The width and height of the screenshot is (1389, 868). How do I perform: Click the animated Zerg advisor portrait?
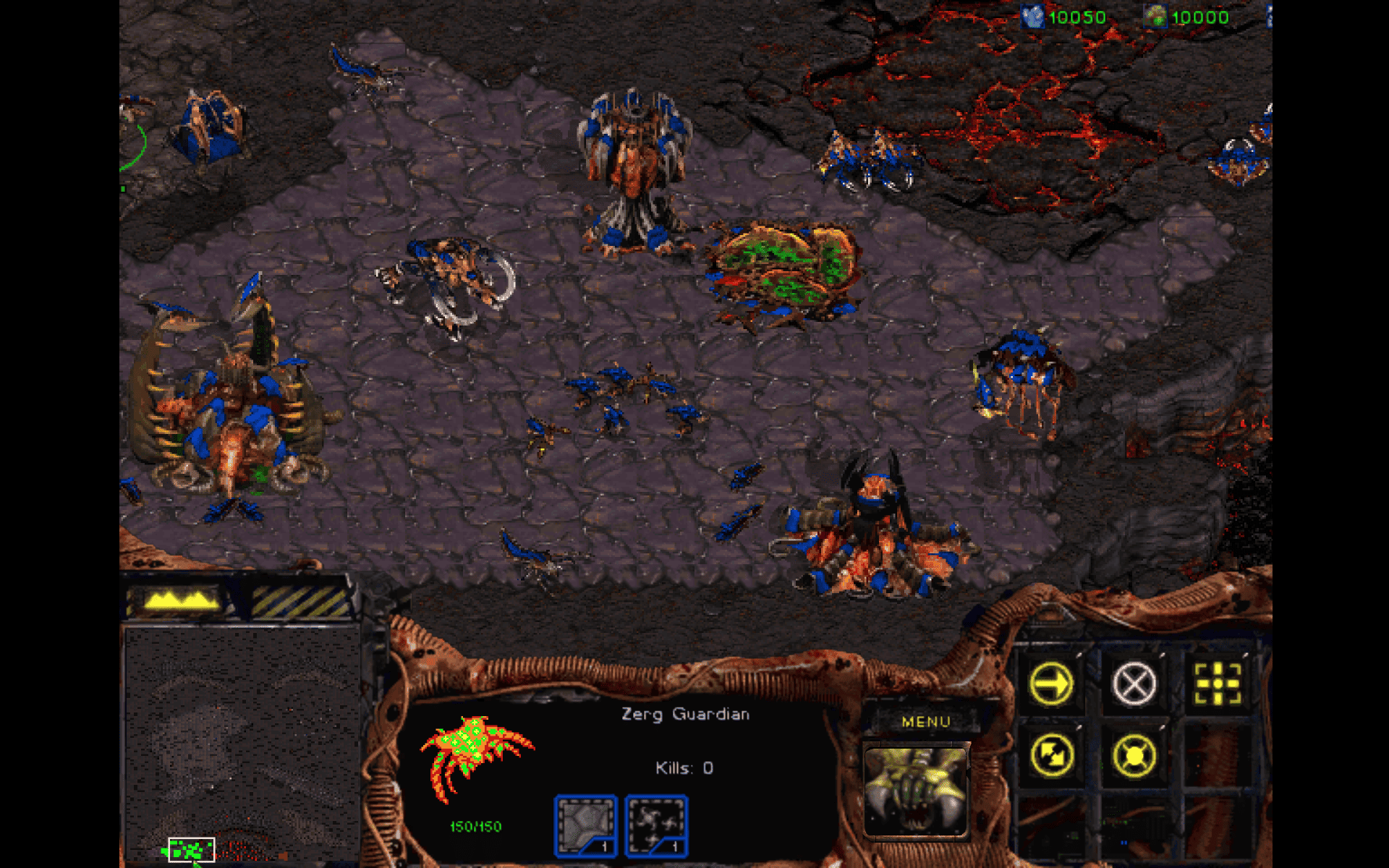(916, 788)
